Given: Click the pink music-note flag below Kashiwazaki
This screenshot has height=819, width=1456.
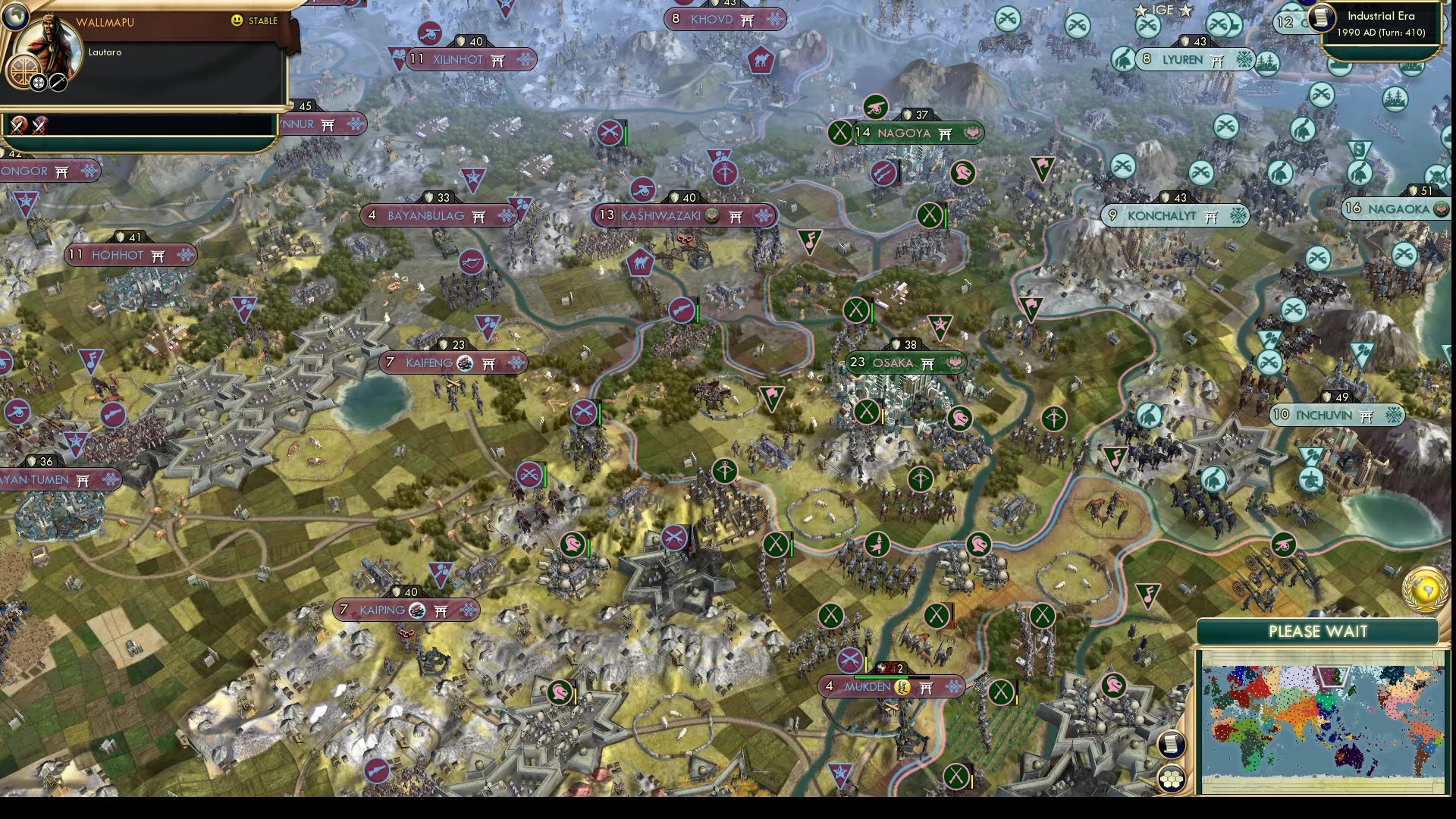Looking at the screenshot, I should [810, 241].
